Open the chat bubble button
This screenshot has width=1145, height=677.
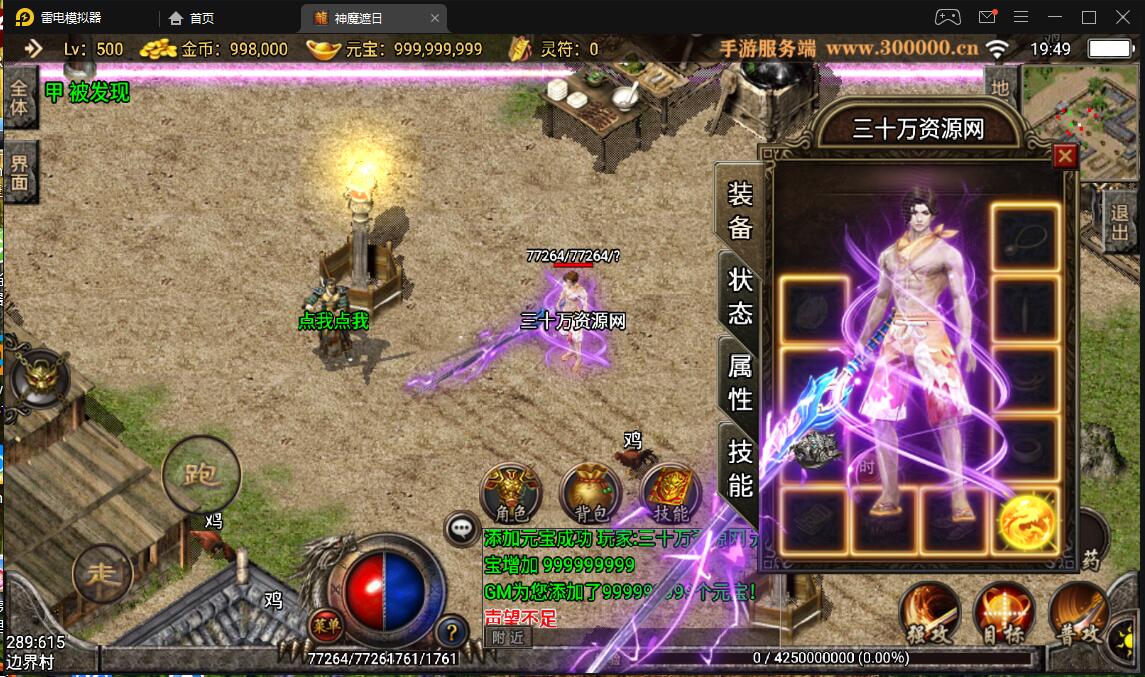pos(462,528)
